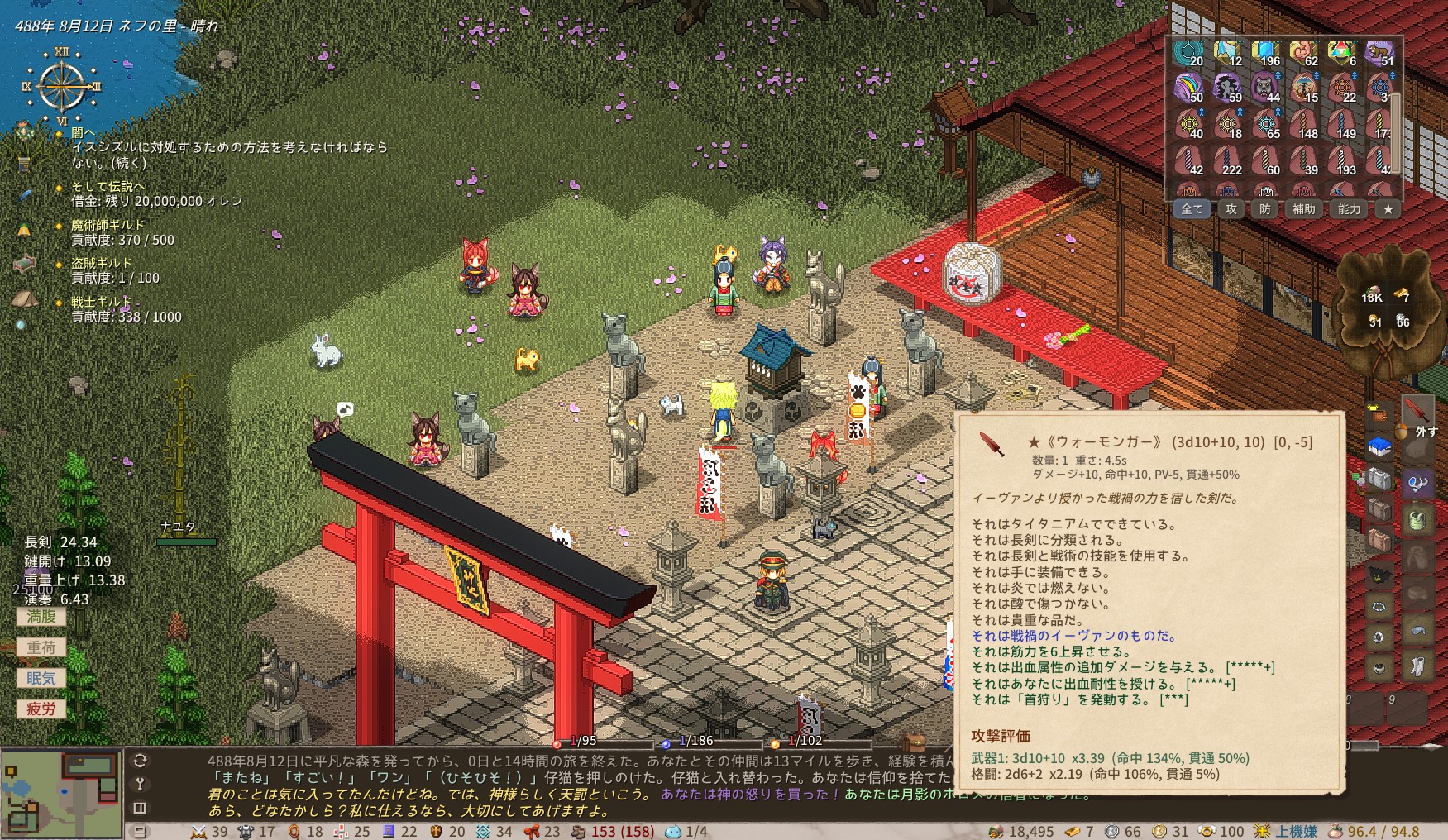Open the 攻 attack abilities tab
The image size is (1448, 840).
[x=1231, y=209]
